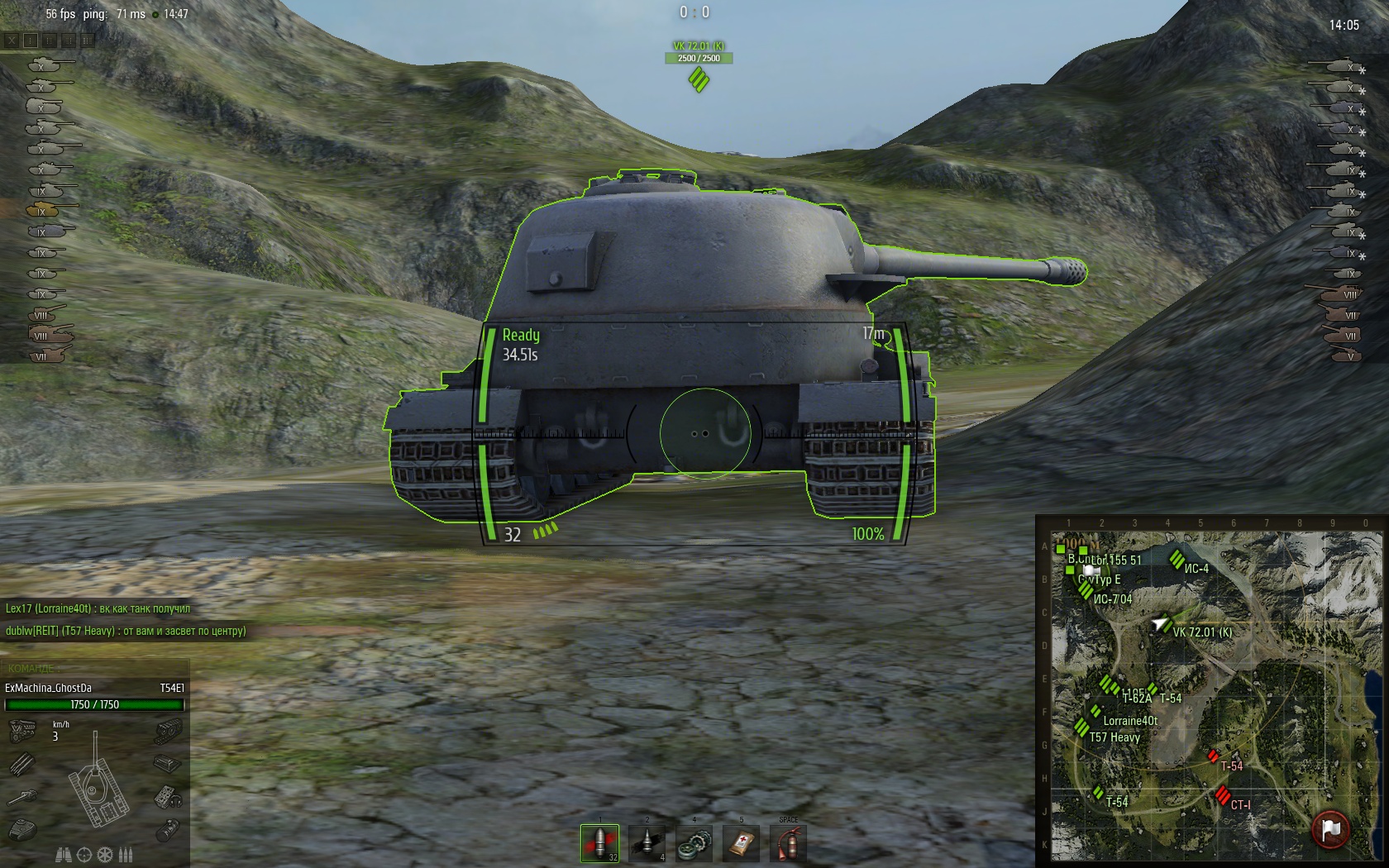Click the Lex17 chat message line
The width and height of the screenshot is (1389, 868).
[98, 608]
